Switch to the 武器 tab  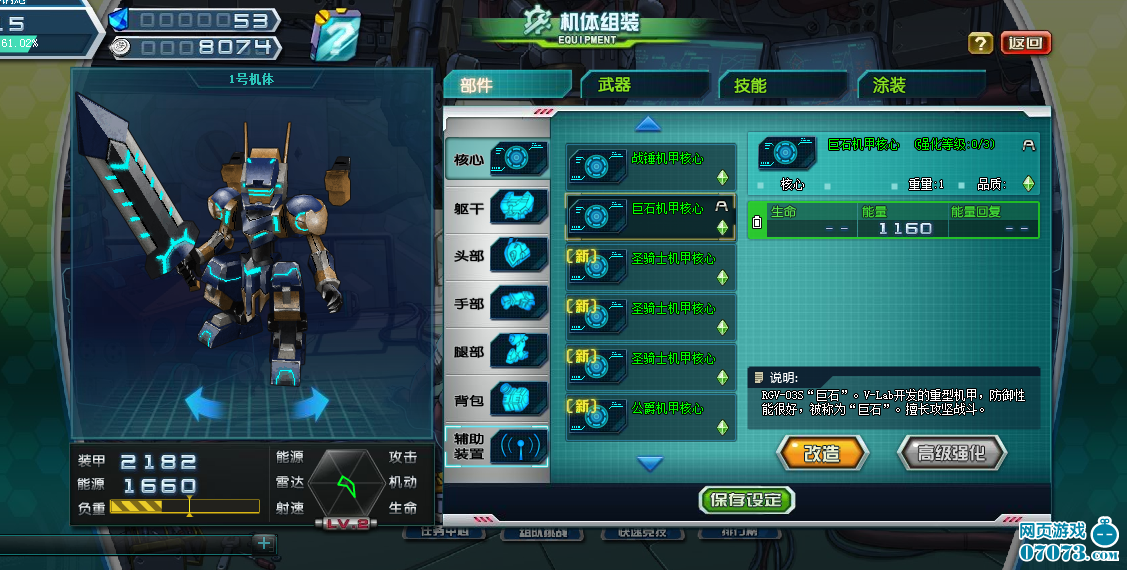615,86
